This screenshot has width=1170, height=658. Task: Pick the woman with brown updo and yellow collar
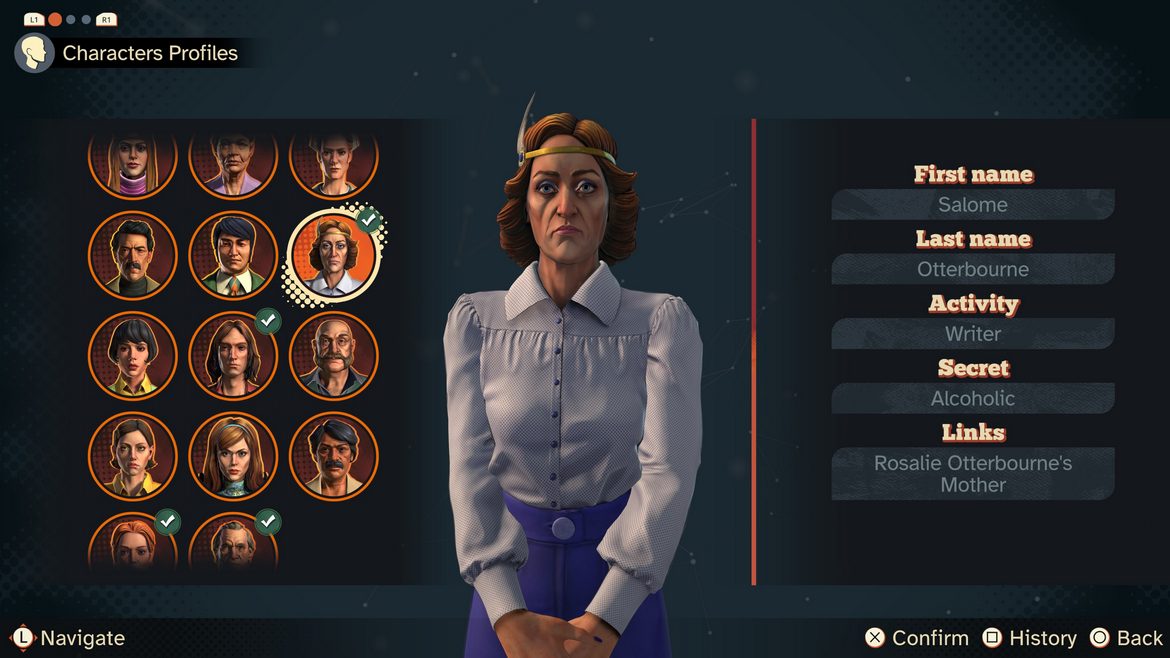coord(132,456)
